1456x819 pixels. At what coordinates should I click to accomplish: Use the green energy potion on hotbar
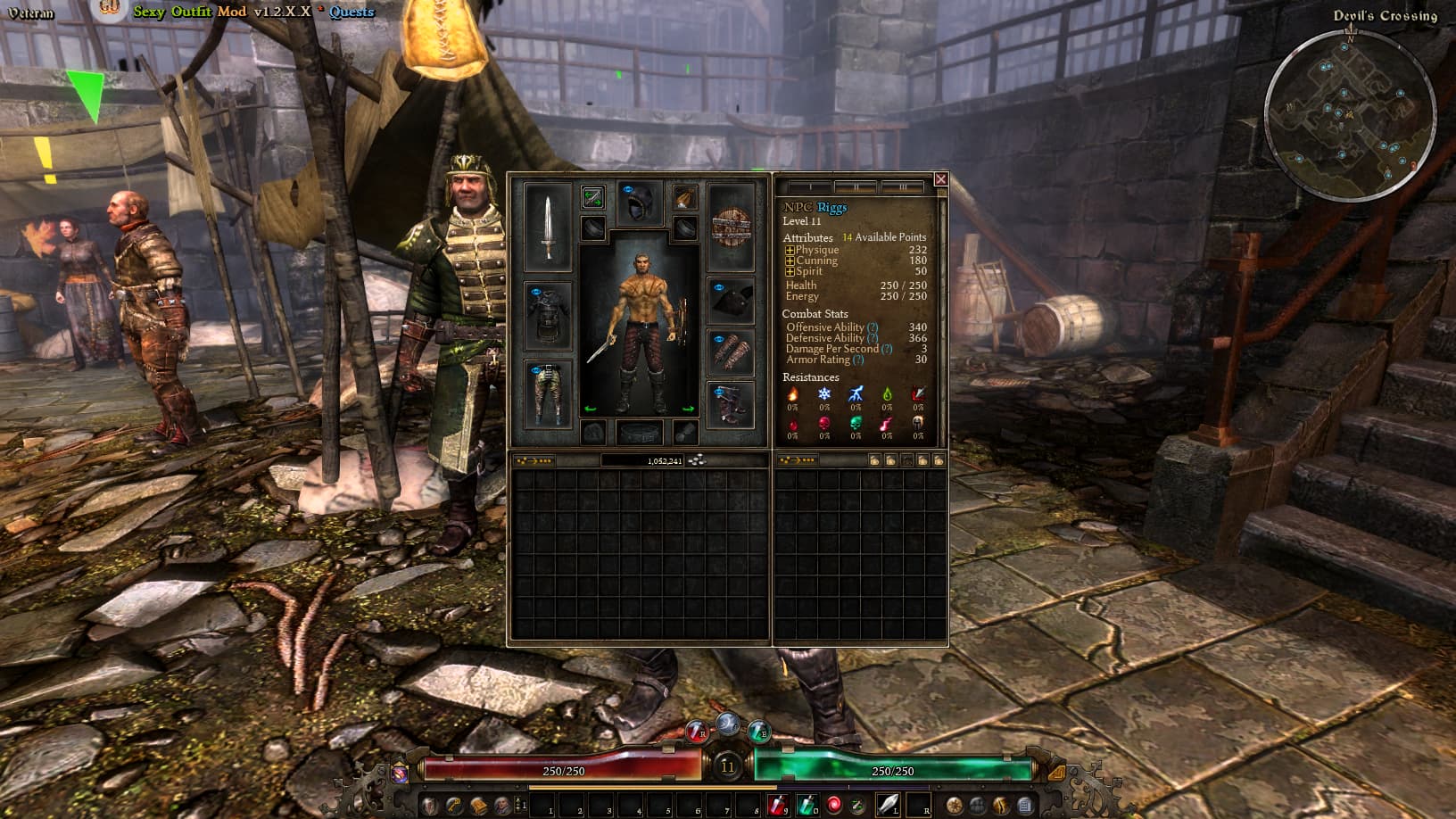(x=806, y=805)
